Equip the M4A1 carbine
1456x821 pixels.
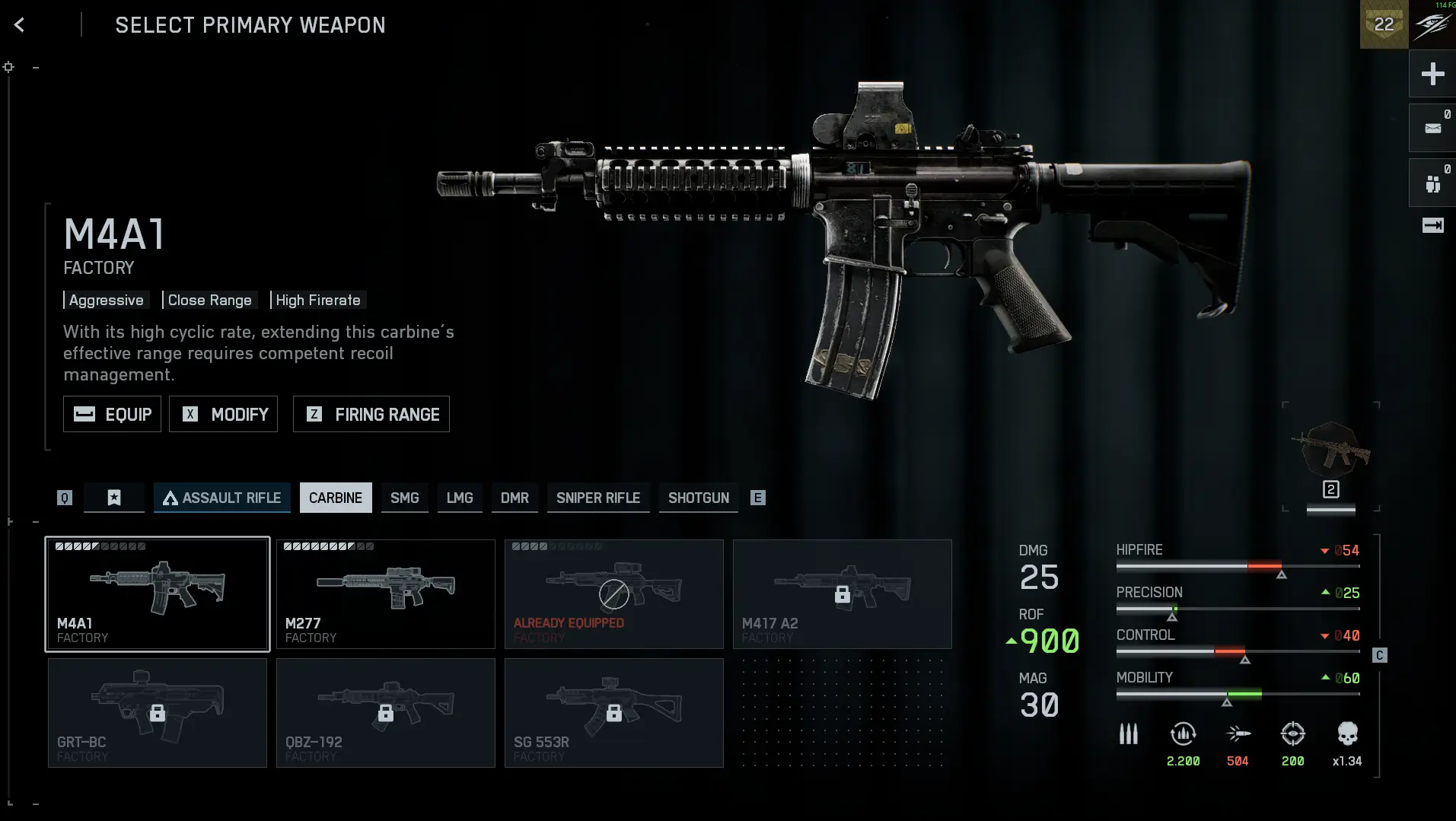pos(112,414)
